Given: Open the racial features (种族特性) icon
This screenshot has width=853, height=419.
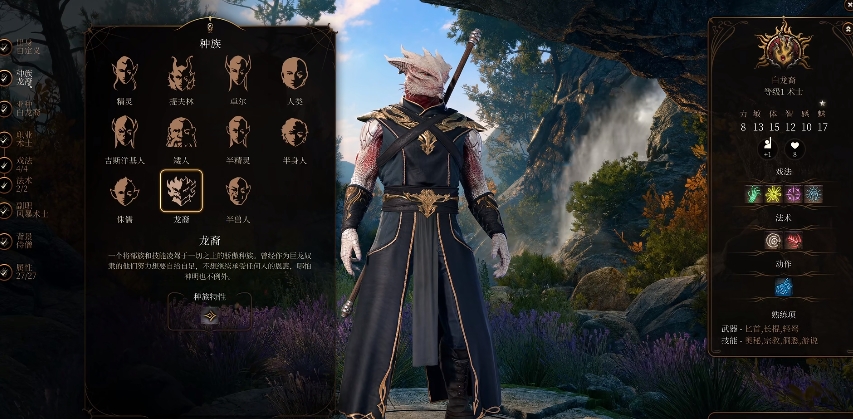Looking at the screenshot, I should tap(210, 316).
